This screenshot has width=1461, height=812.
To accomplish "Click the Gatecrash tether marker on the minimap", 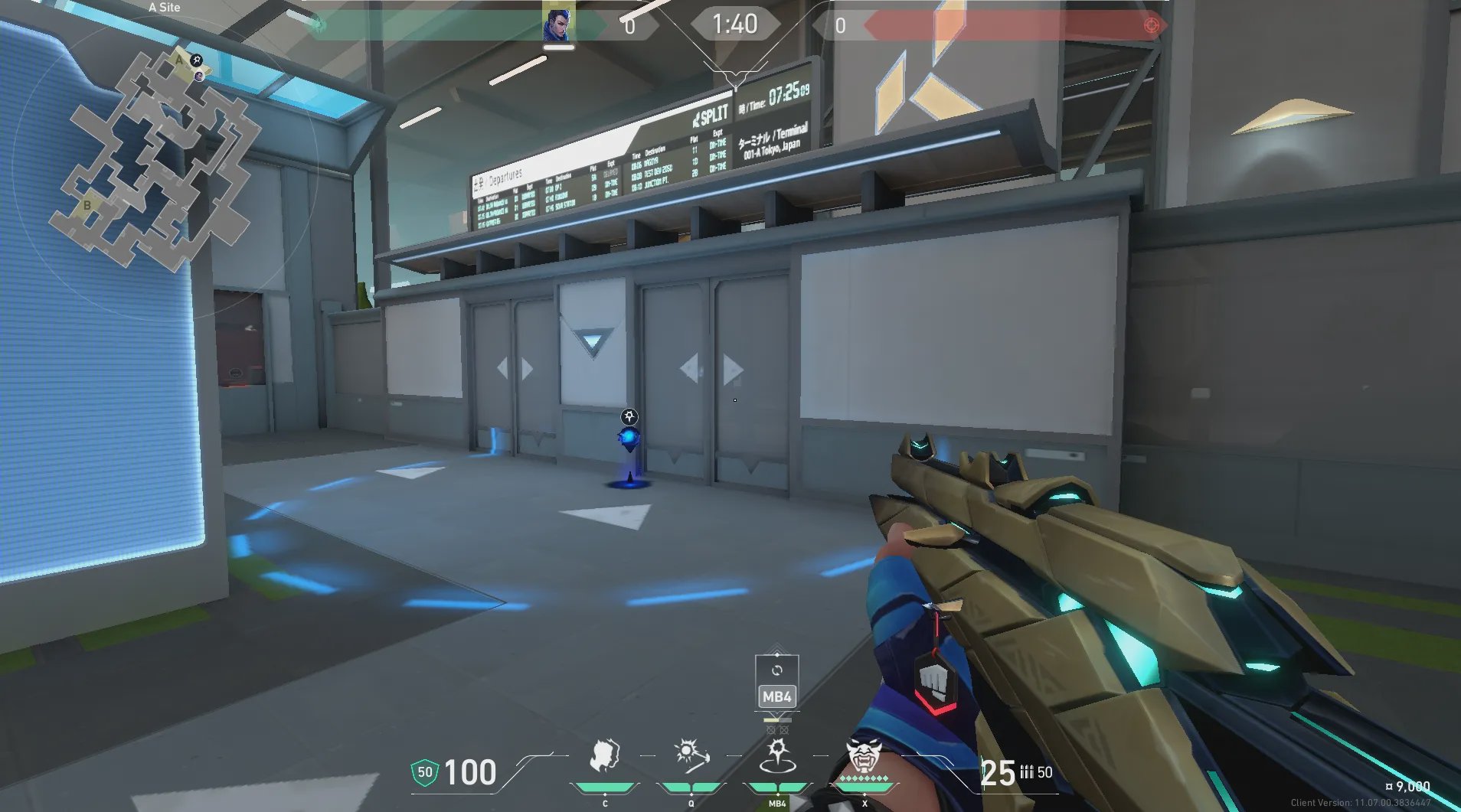I will pos(197,60).
